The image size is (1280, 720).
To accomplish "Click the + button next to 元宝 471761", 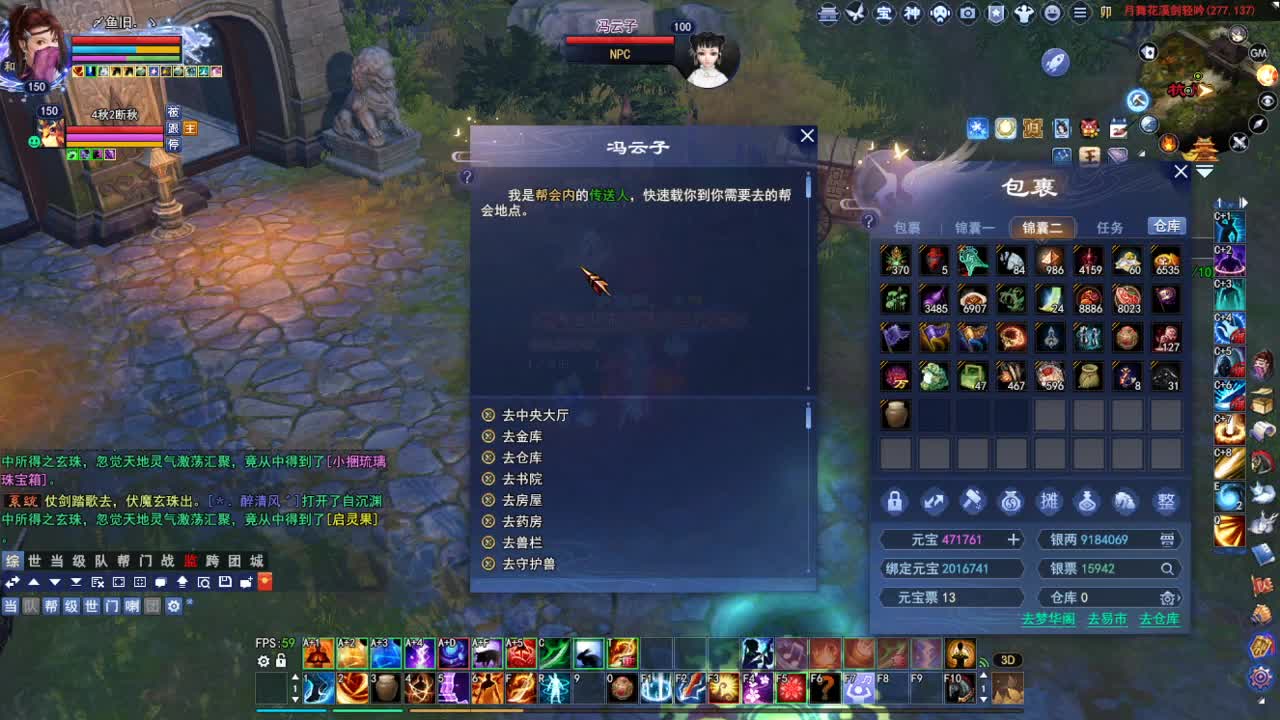I will point(1013,539).
